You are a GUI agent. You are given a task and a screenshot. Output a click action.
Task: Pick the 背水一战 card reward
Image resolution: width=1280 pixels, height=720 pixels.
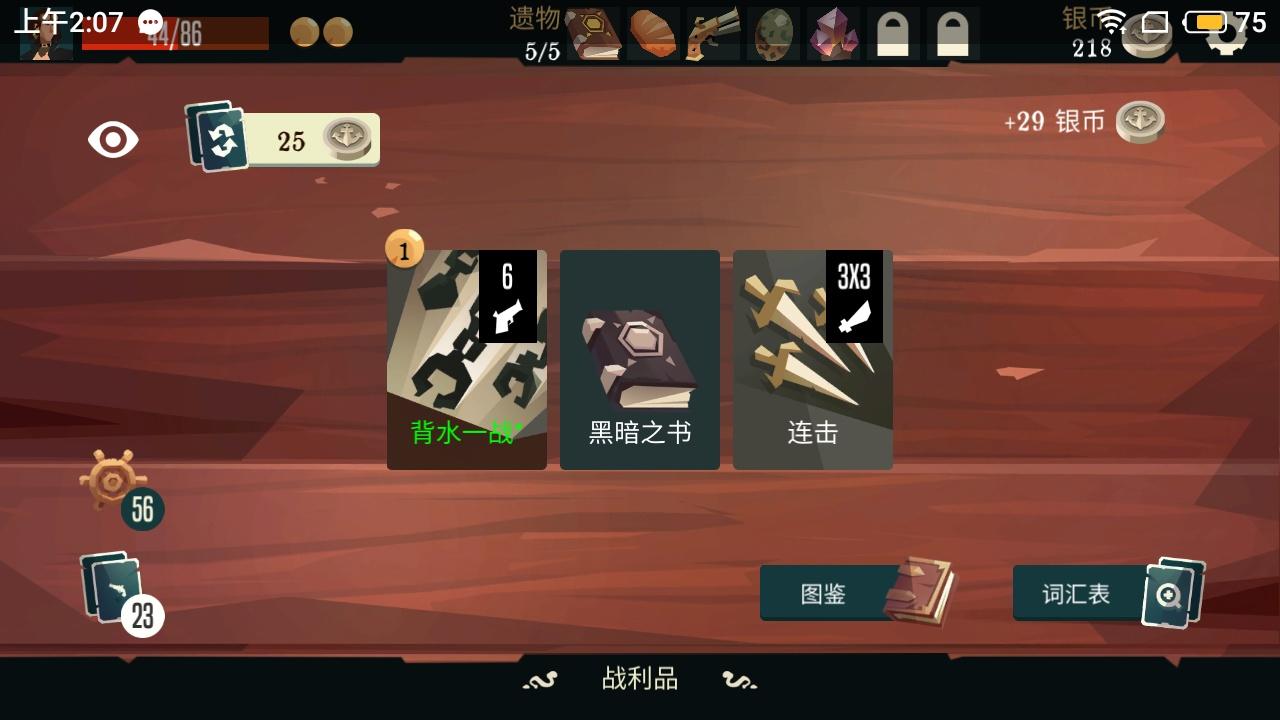[x=466, y=358]
